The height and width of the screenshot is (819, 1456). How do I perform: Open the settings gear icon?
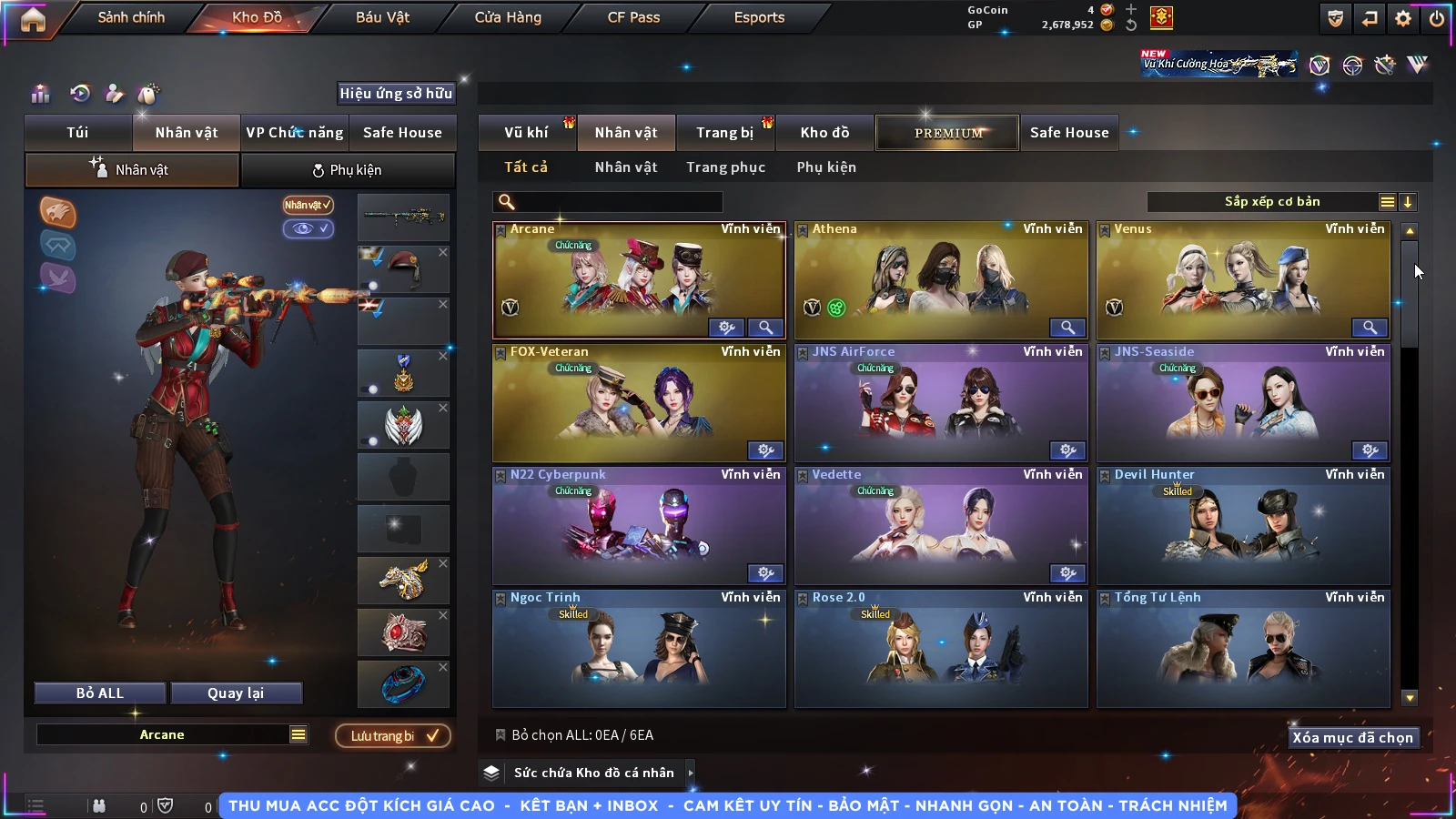(1403, 18)
